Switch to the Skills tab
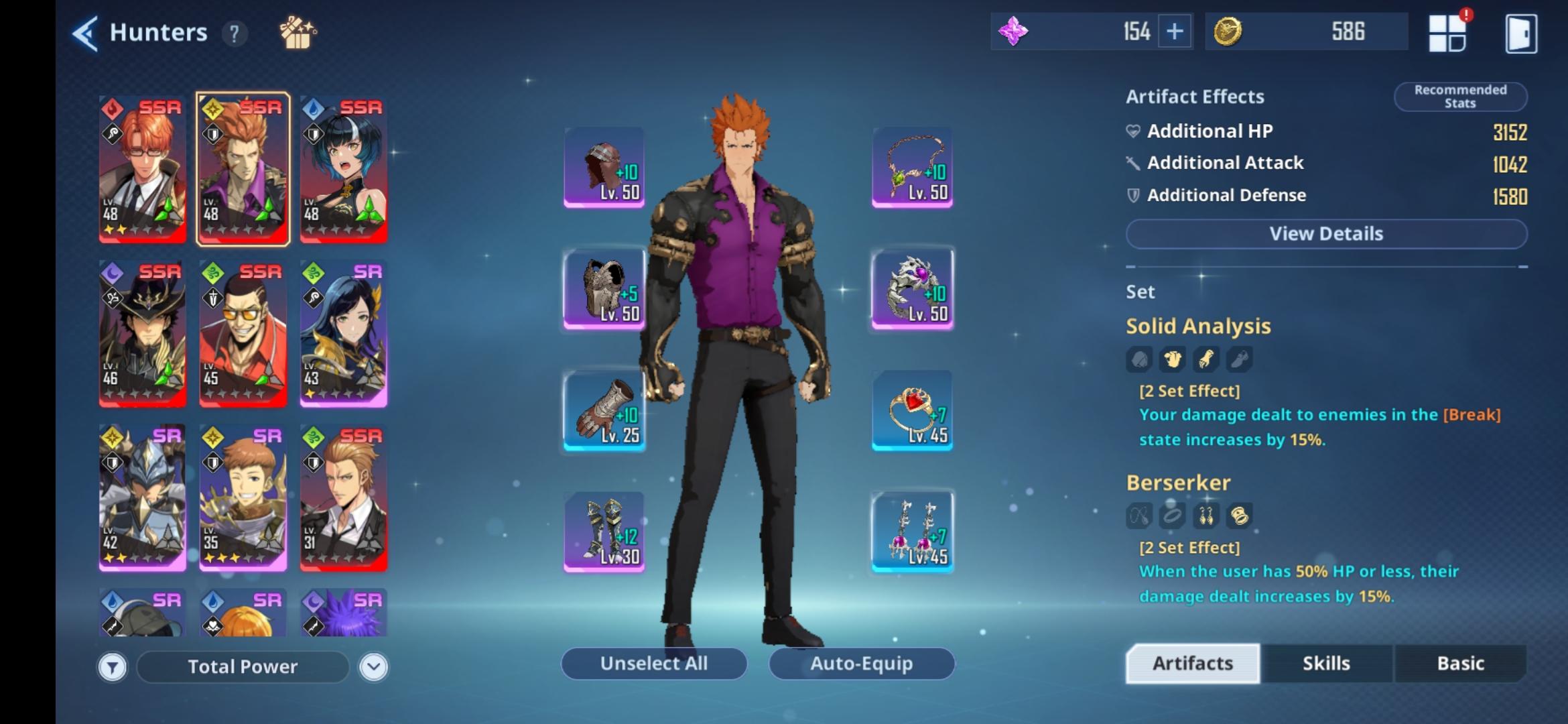This screenshot has width=1568, height=724. pos(1325,663)
